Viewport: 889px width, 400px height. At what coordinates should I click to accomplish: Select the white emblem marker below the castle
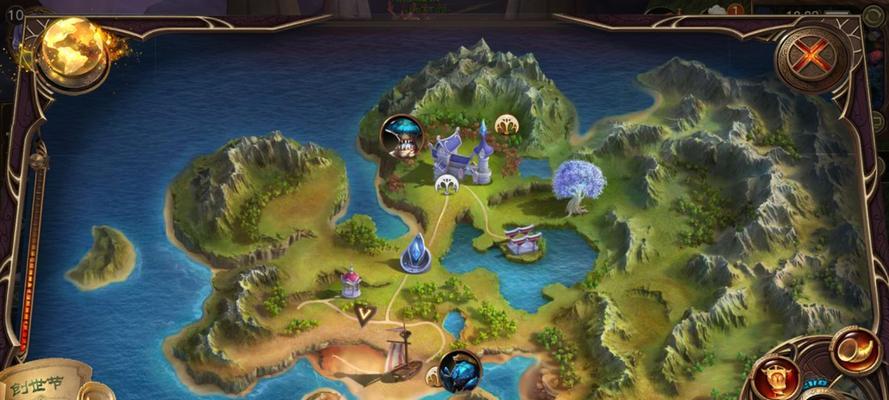[x=447, y=184]
